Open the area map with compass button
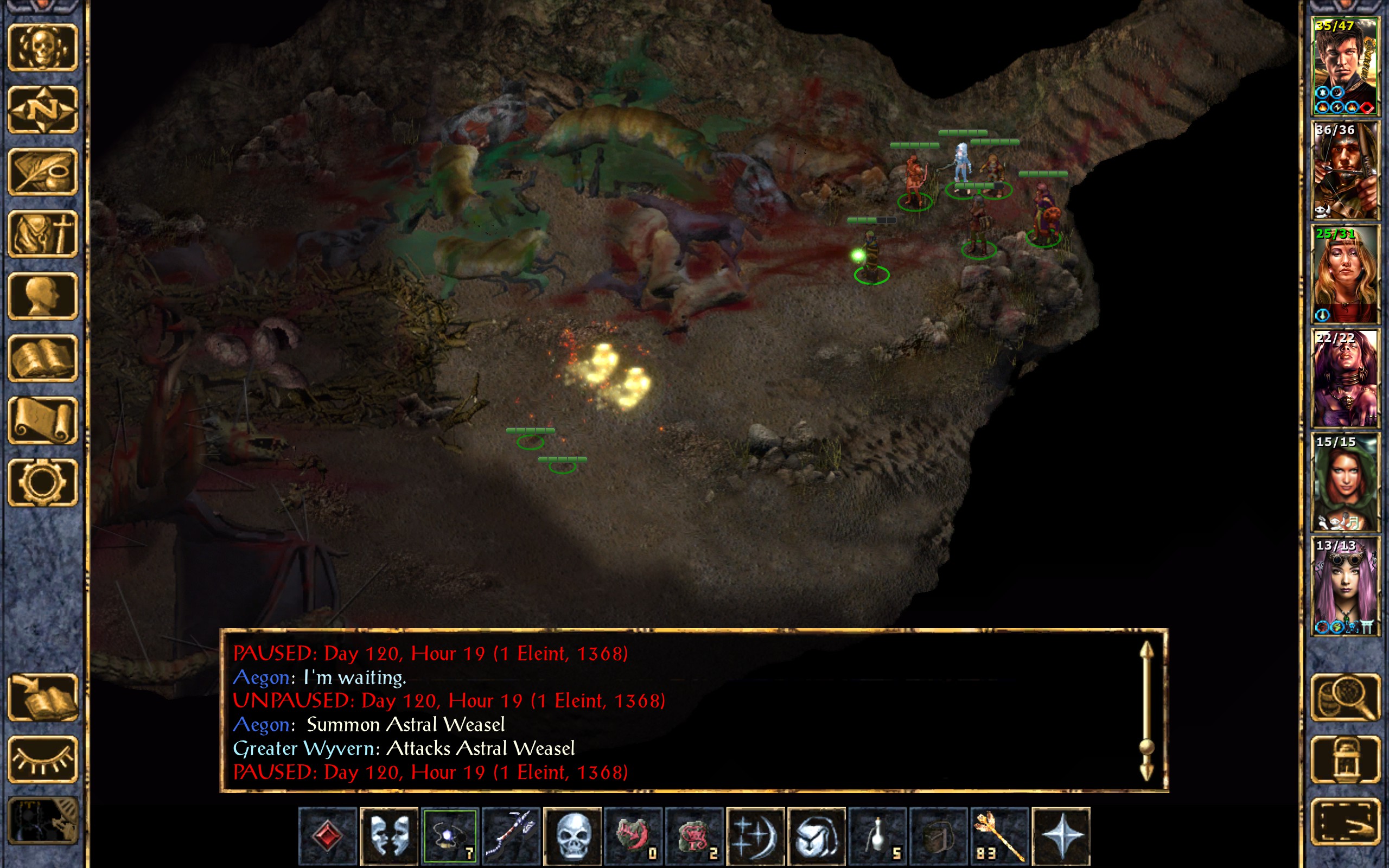Screen dimensions: 1389x868 [x=43, y=110]
